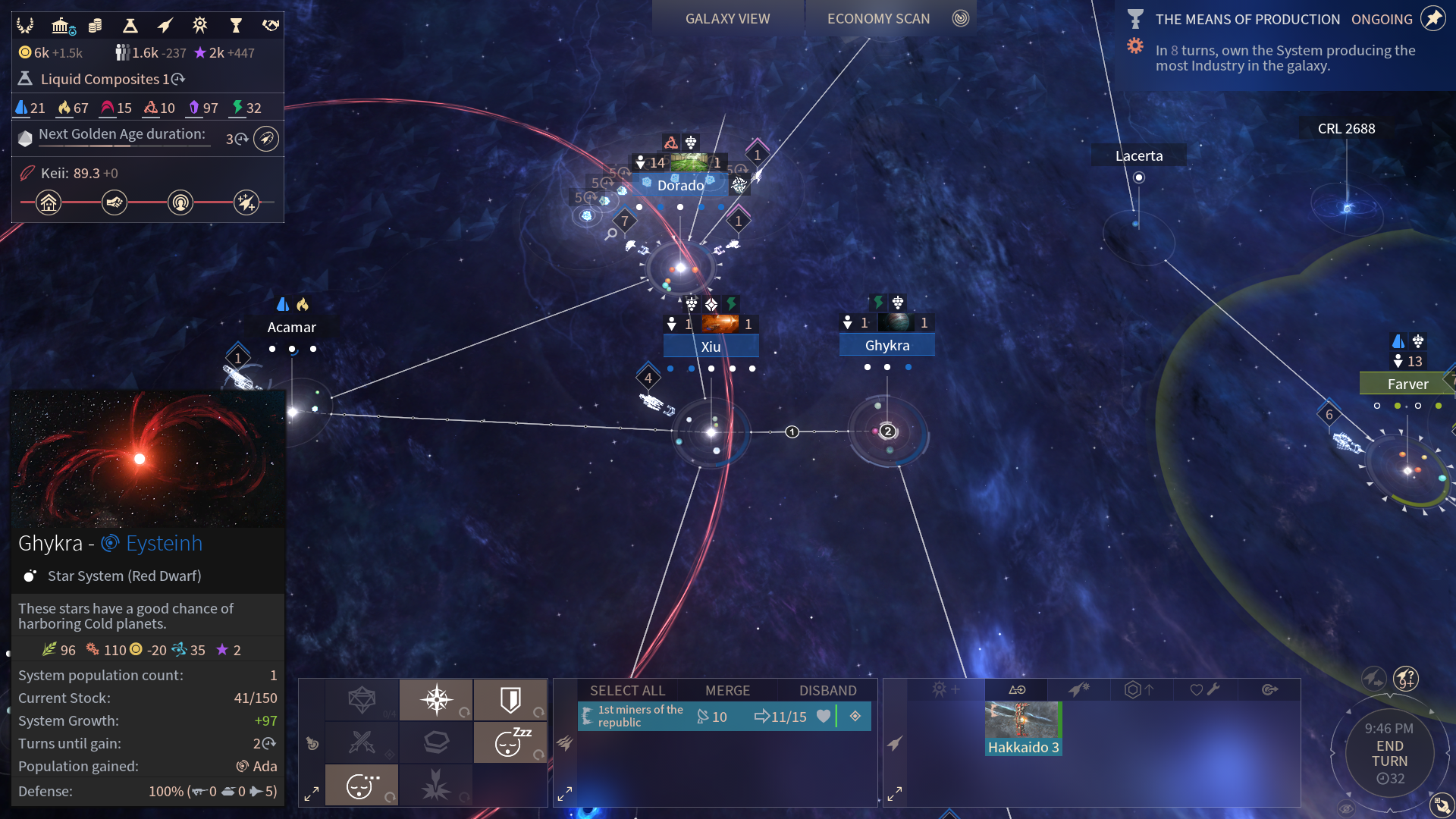Open the research flask screen

click(x=130, y=26)
